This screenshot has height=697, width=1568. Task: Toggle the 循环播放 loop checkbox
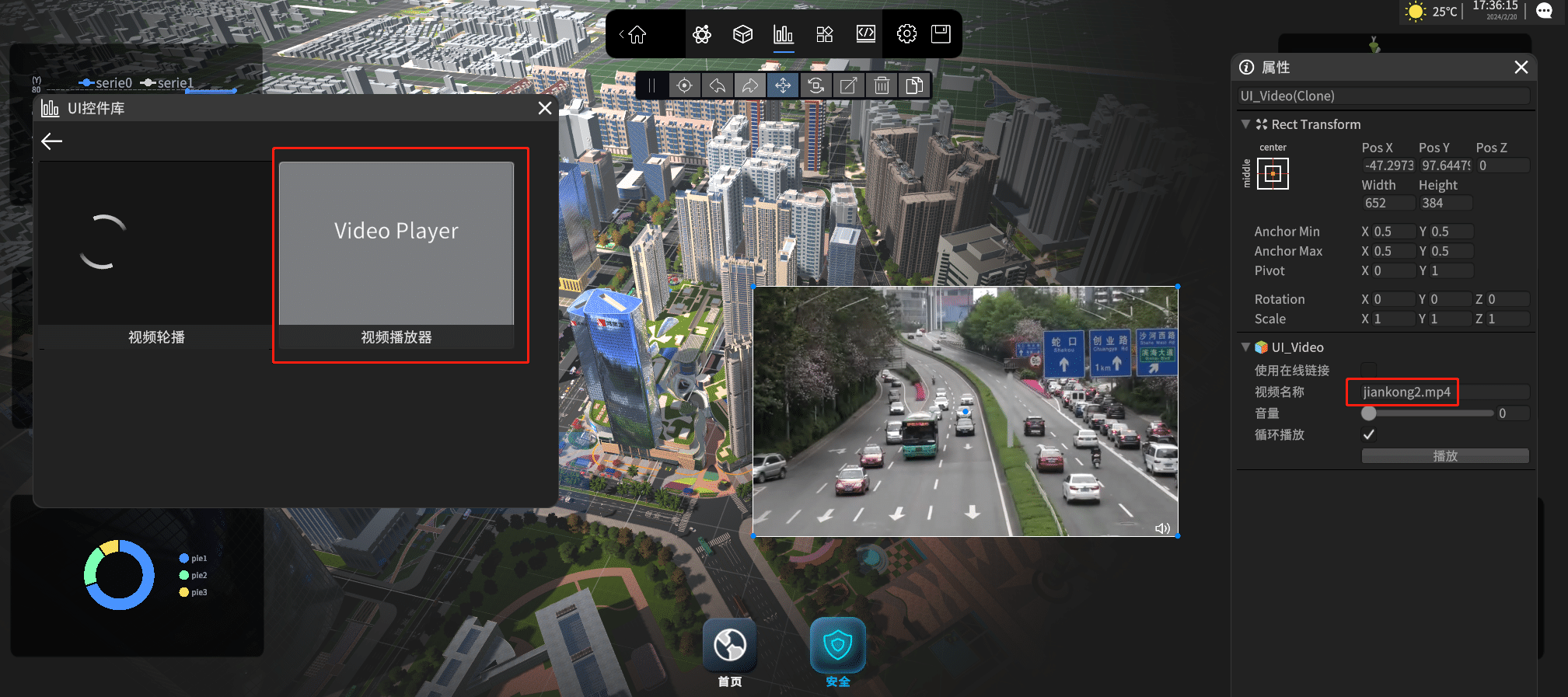pos(1369,435)
